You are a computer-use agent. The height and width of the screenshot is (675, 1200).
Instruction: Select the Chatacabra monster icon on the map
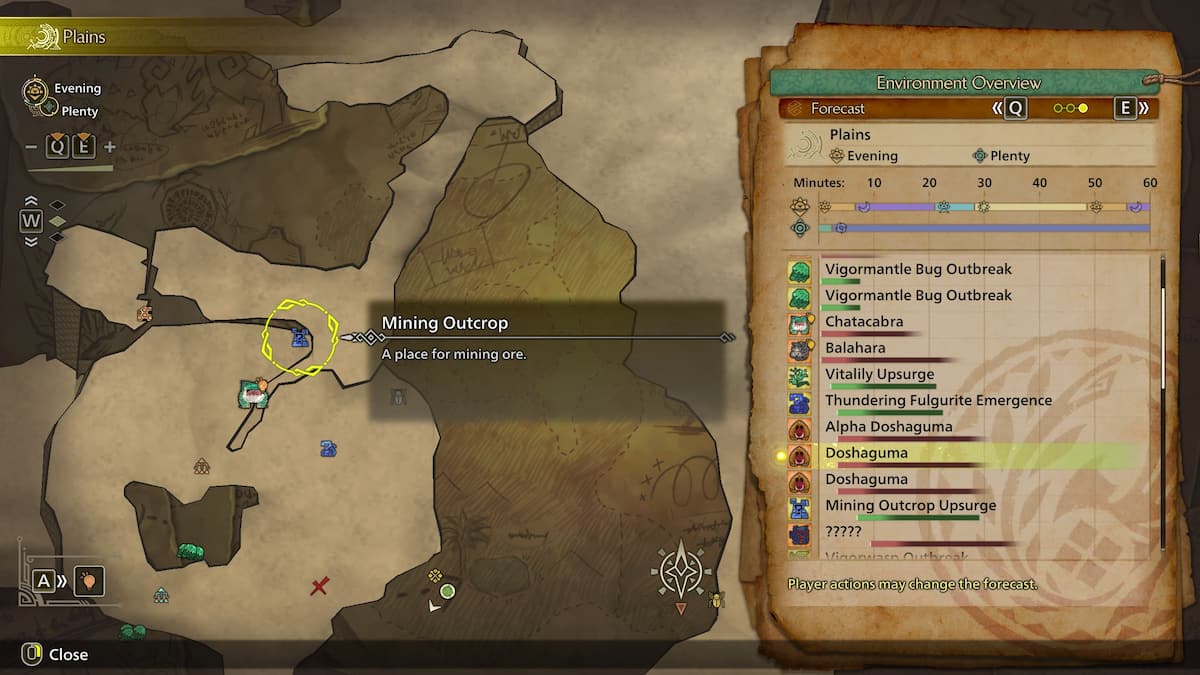point(251,394)
